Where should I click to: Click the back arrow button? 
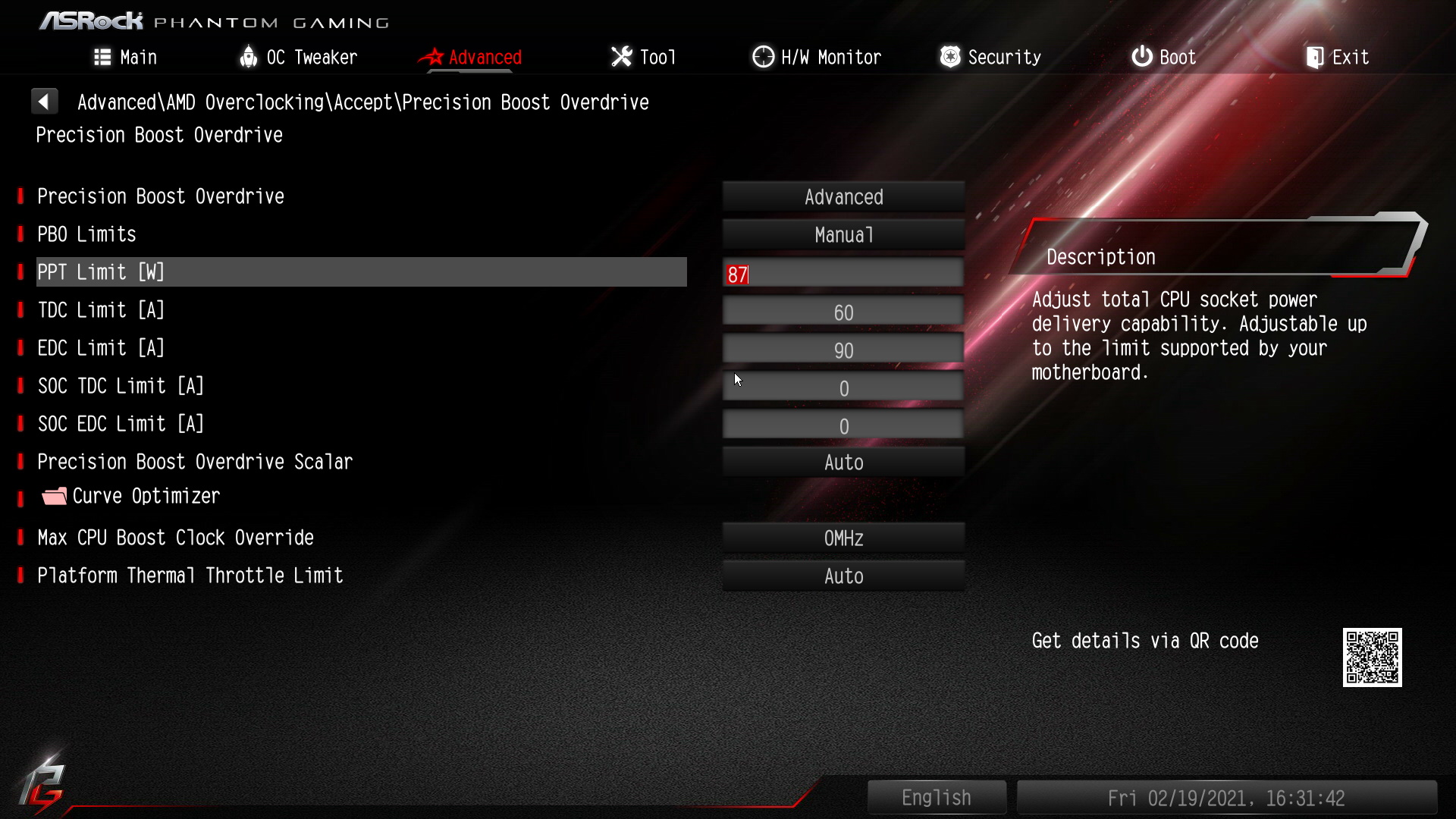[45, 102]
